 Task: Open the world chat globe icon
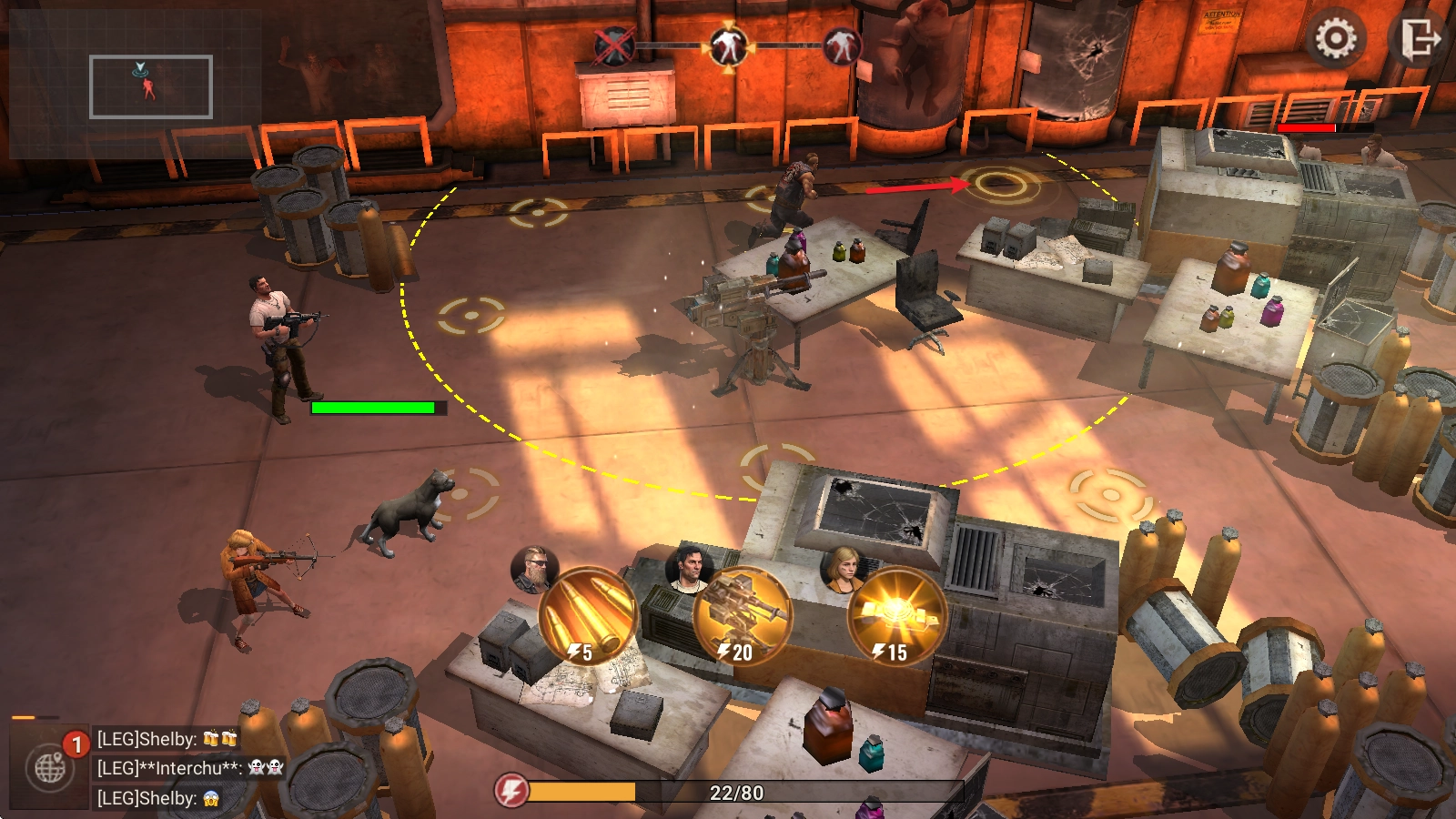pyautogui.click(x=50, y=769)
